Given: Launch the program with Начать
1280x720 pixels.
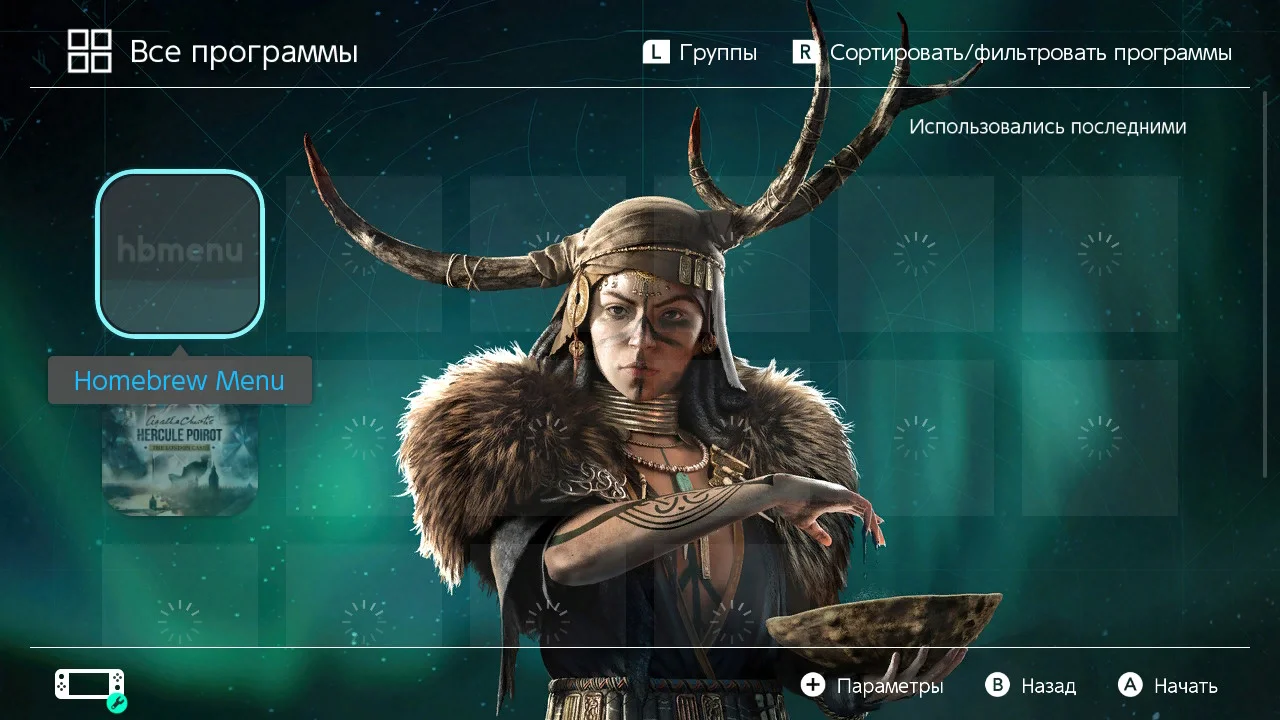Looking at the screenshot, I should [1168, 686].
